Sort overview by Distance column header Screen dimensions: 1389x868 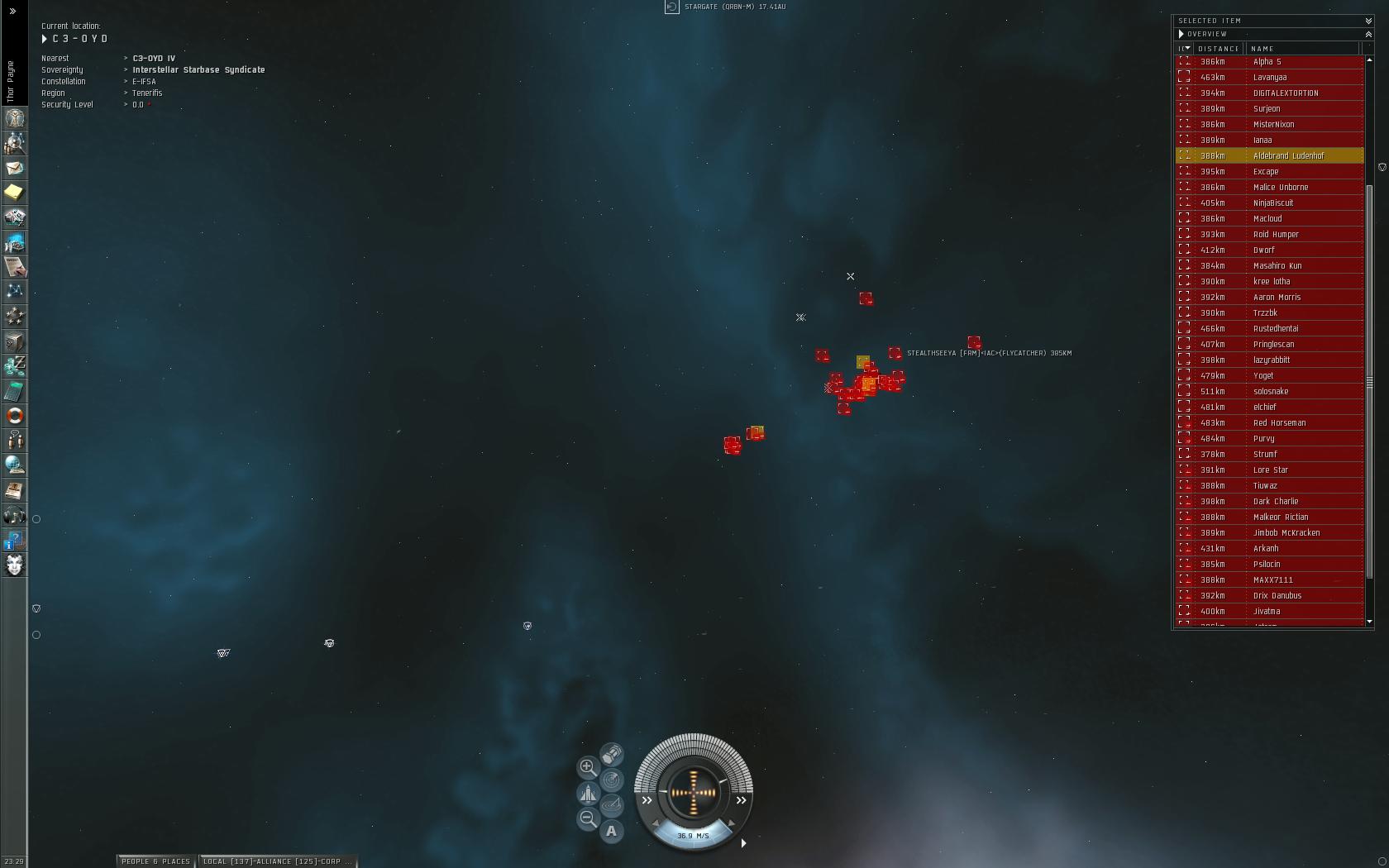(1220, 49)
